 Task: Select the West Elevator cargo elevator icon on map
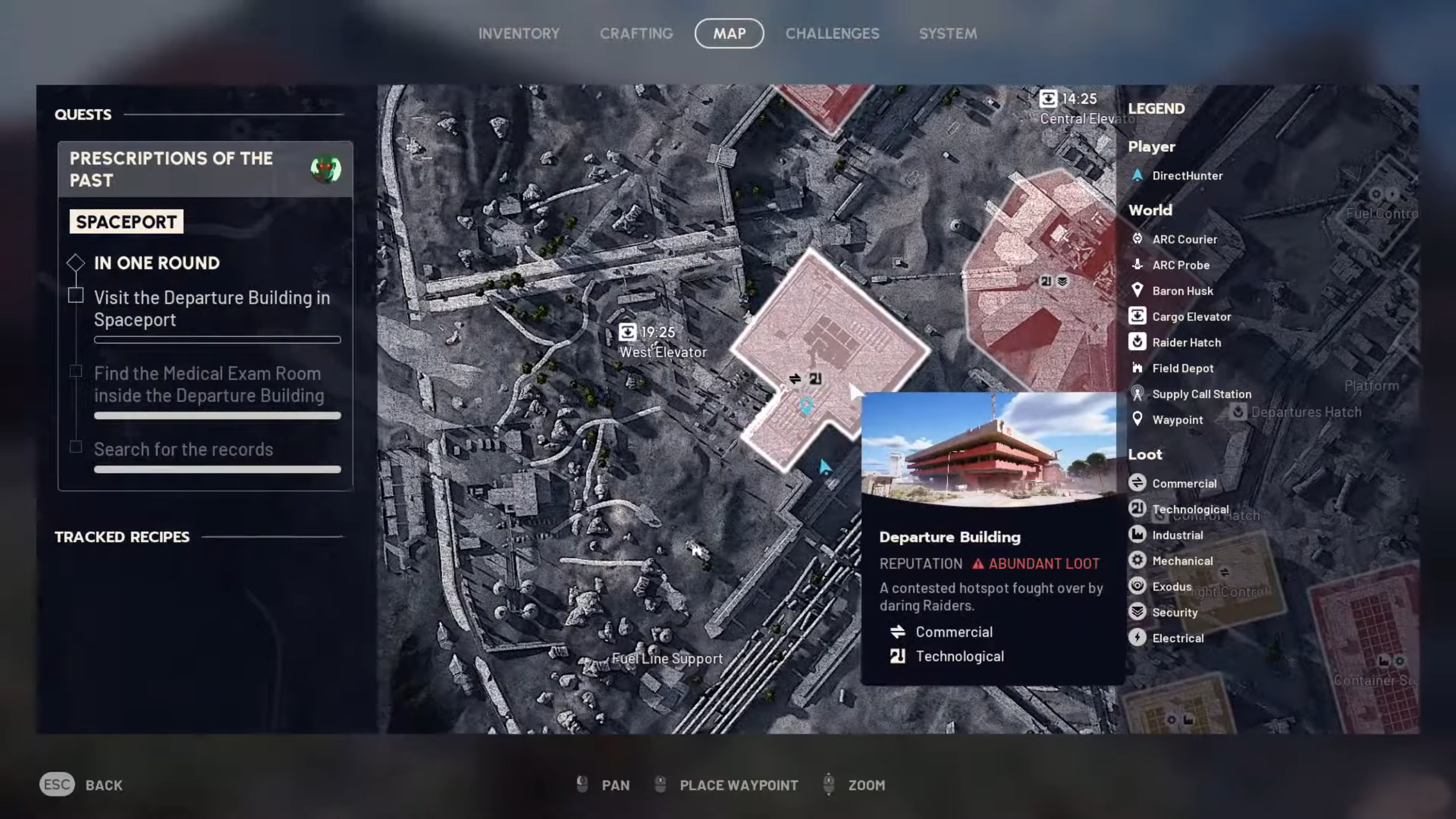pyautogui.click(x=627, y=333)
